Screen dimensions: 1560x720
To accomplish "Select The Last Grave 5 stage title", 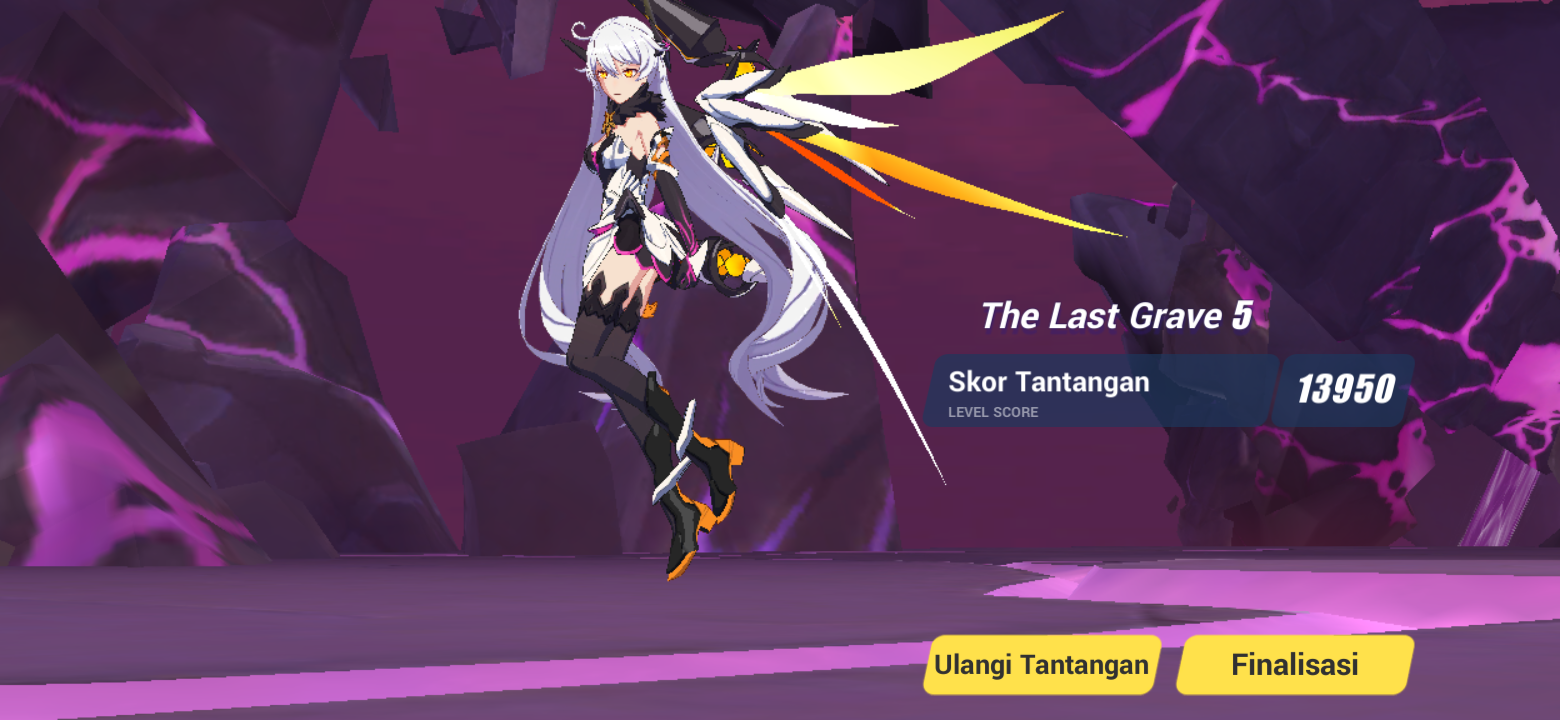I will (1115, 315).
